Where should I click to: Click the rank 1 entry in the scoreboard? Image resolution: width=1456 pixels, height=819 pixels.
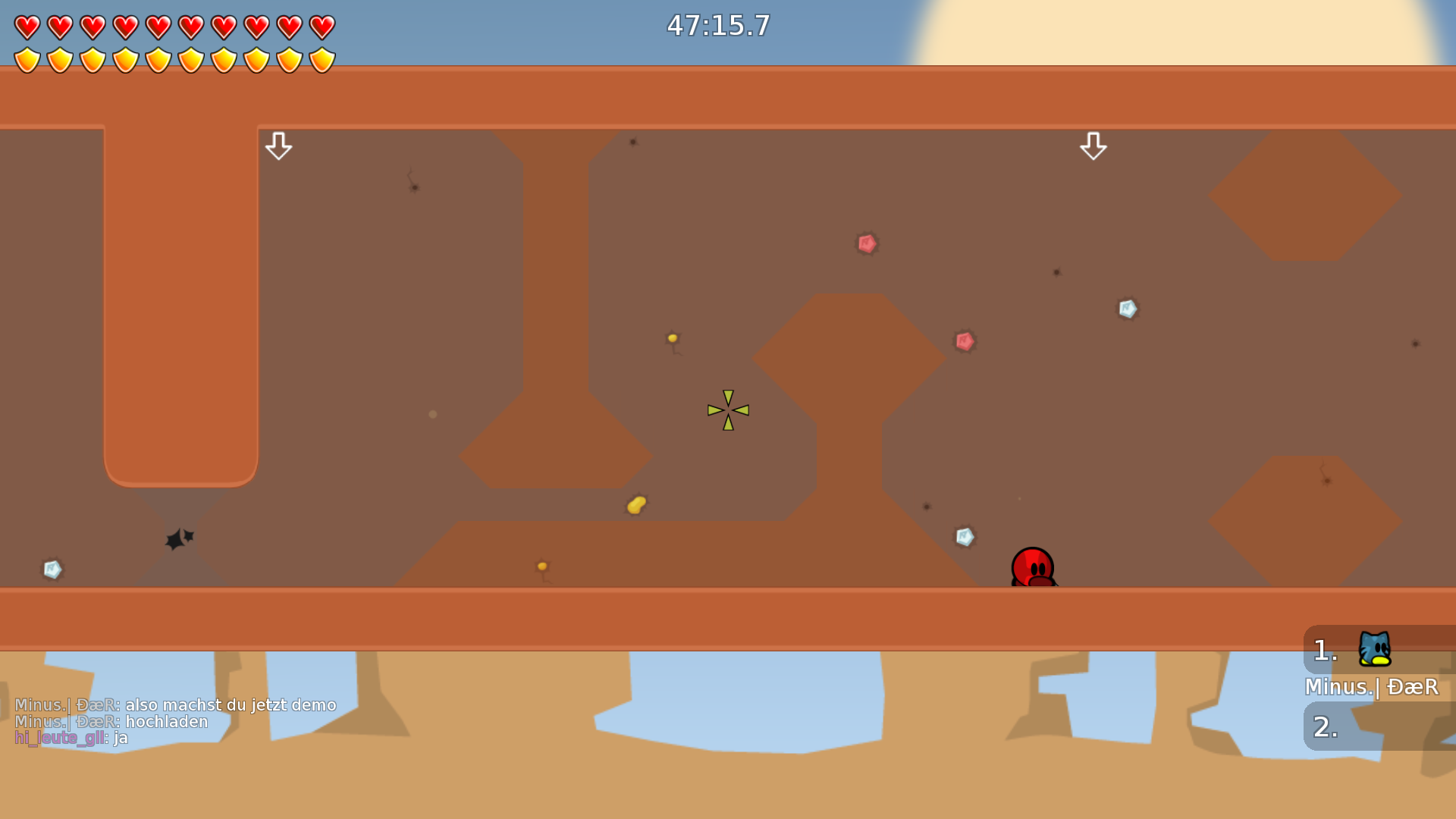pyautogui.click(x=1323, y=648)
